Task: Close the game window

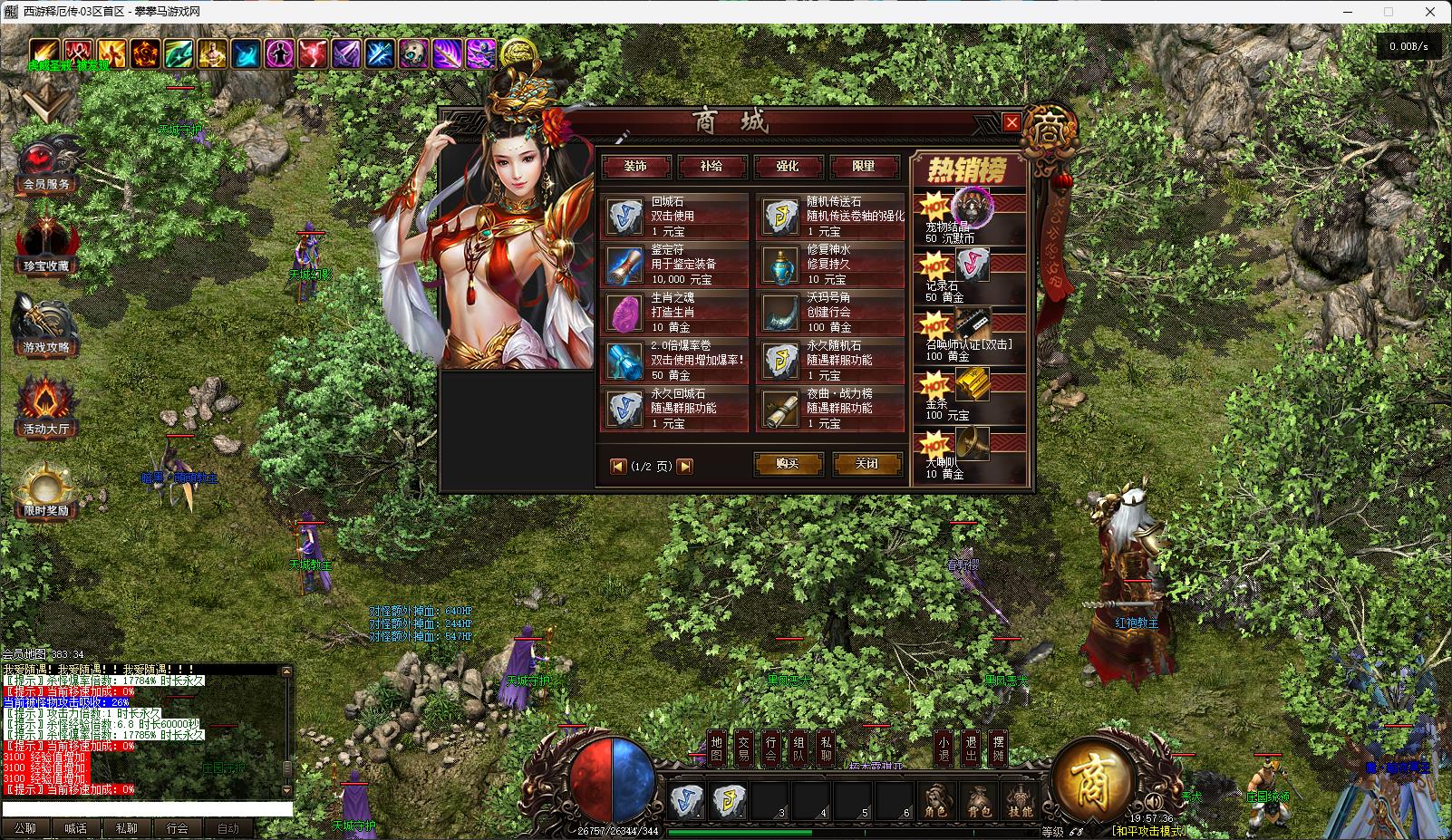Action: click(1431, 12)
